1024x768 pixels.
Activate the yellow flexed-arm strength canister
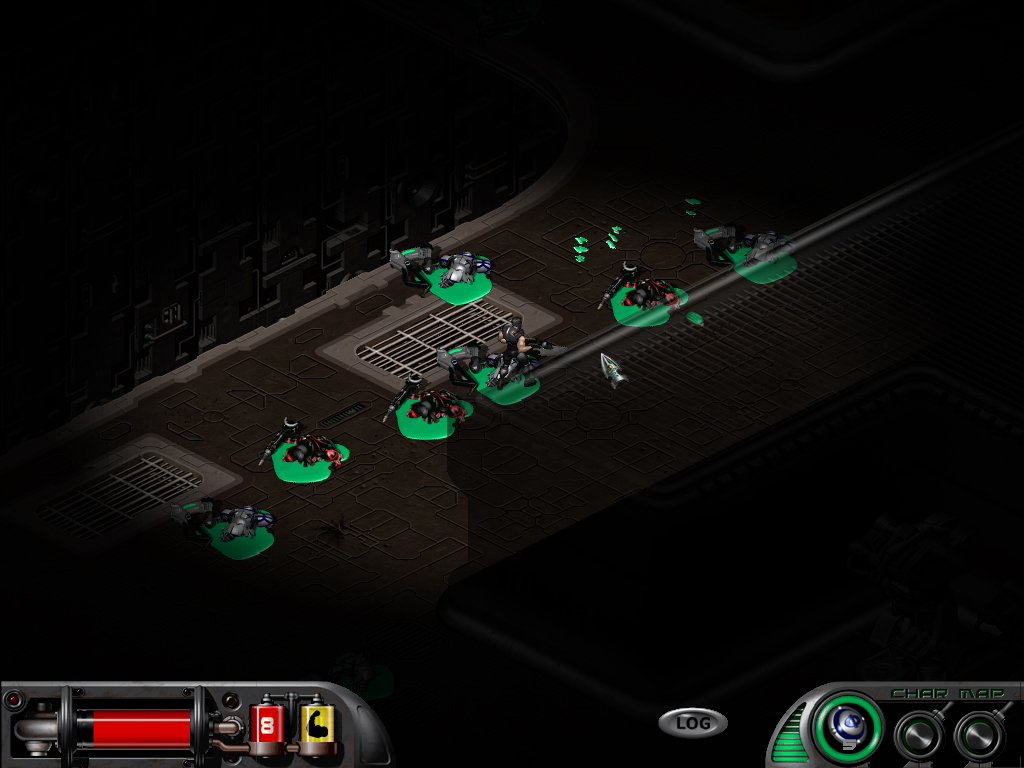317,723
